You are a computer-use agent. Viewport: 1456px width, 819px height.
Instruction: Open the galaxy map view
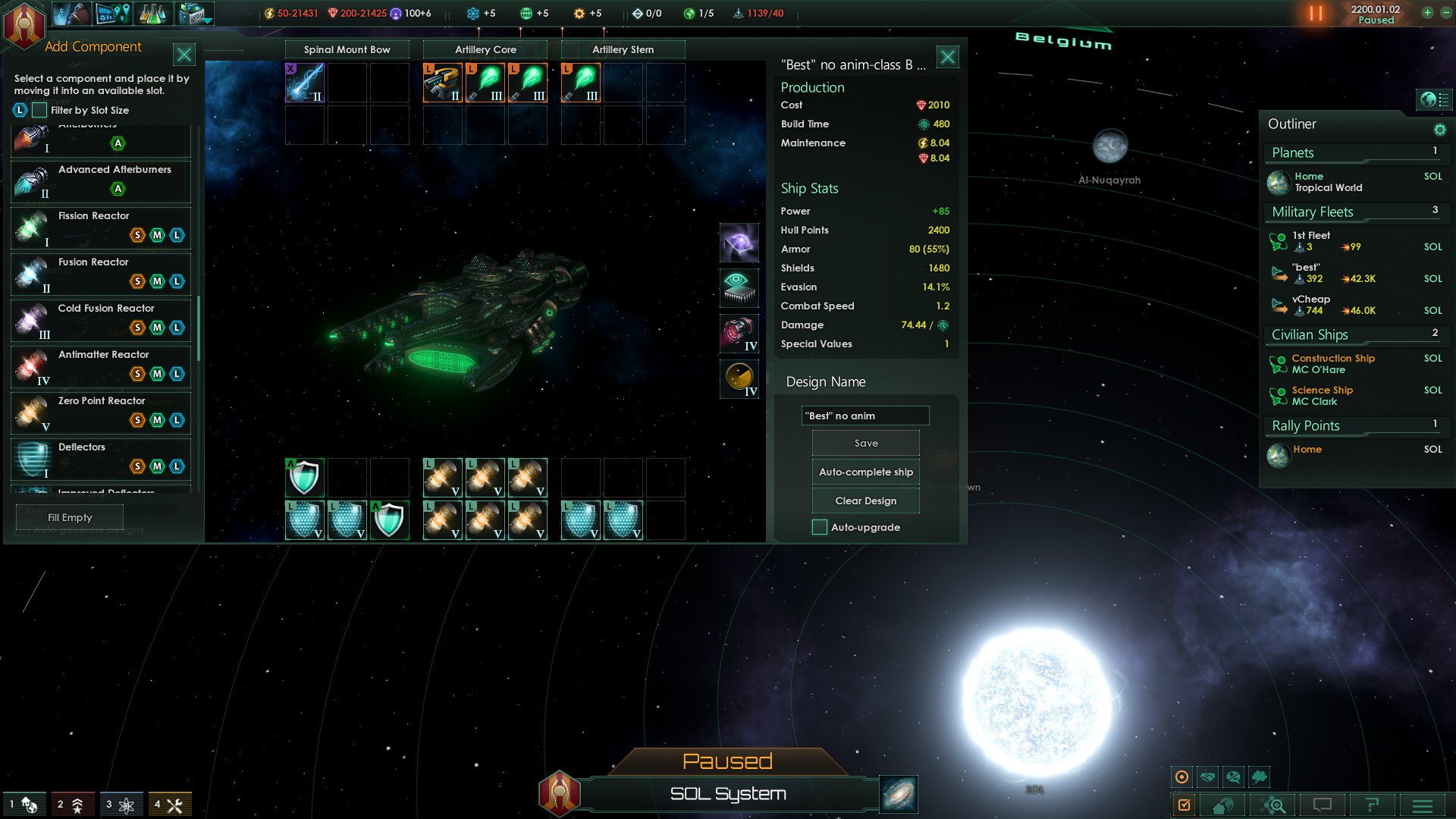click(x=899, y=794)
